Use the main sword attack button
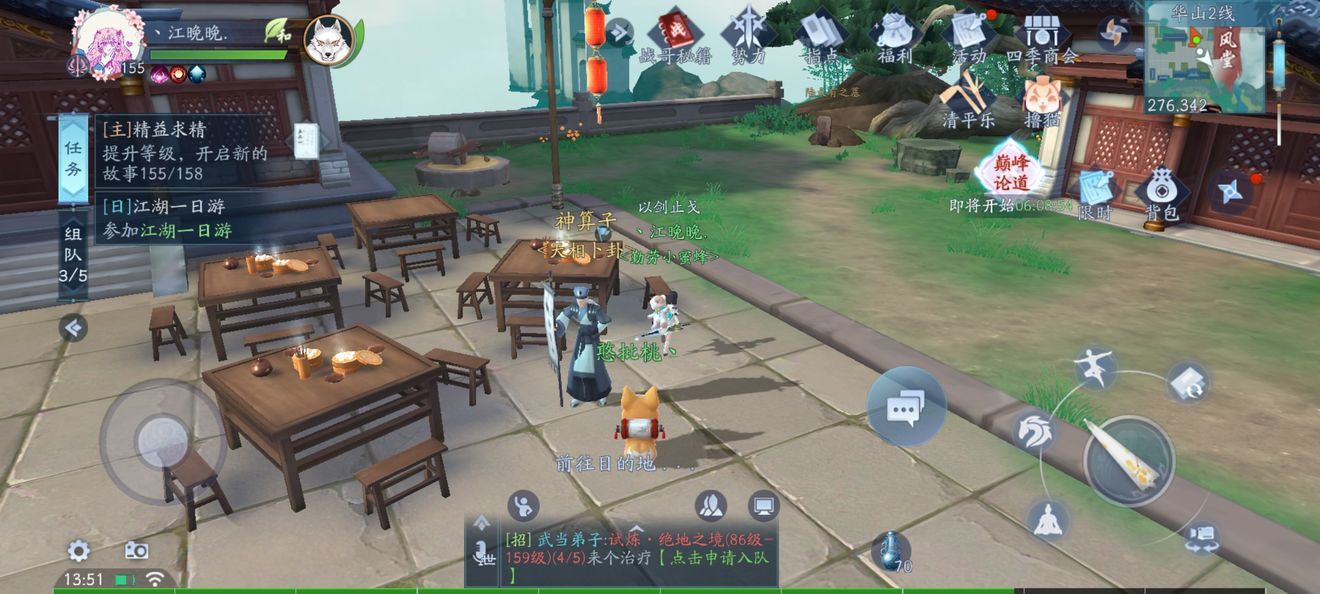1320x594 pixels. point(1129,459)
